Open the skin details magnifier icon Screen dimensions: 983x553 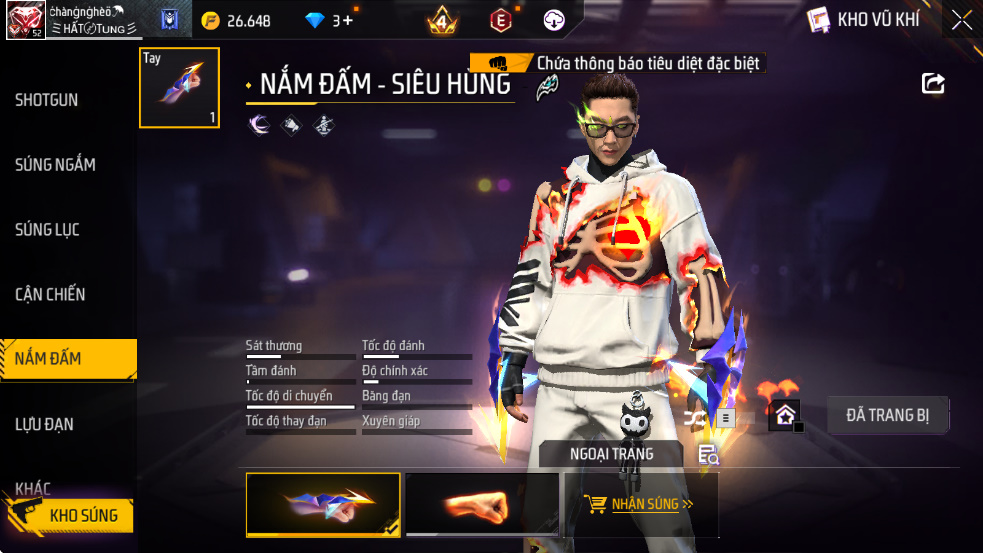click(708, 455)
